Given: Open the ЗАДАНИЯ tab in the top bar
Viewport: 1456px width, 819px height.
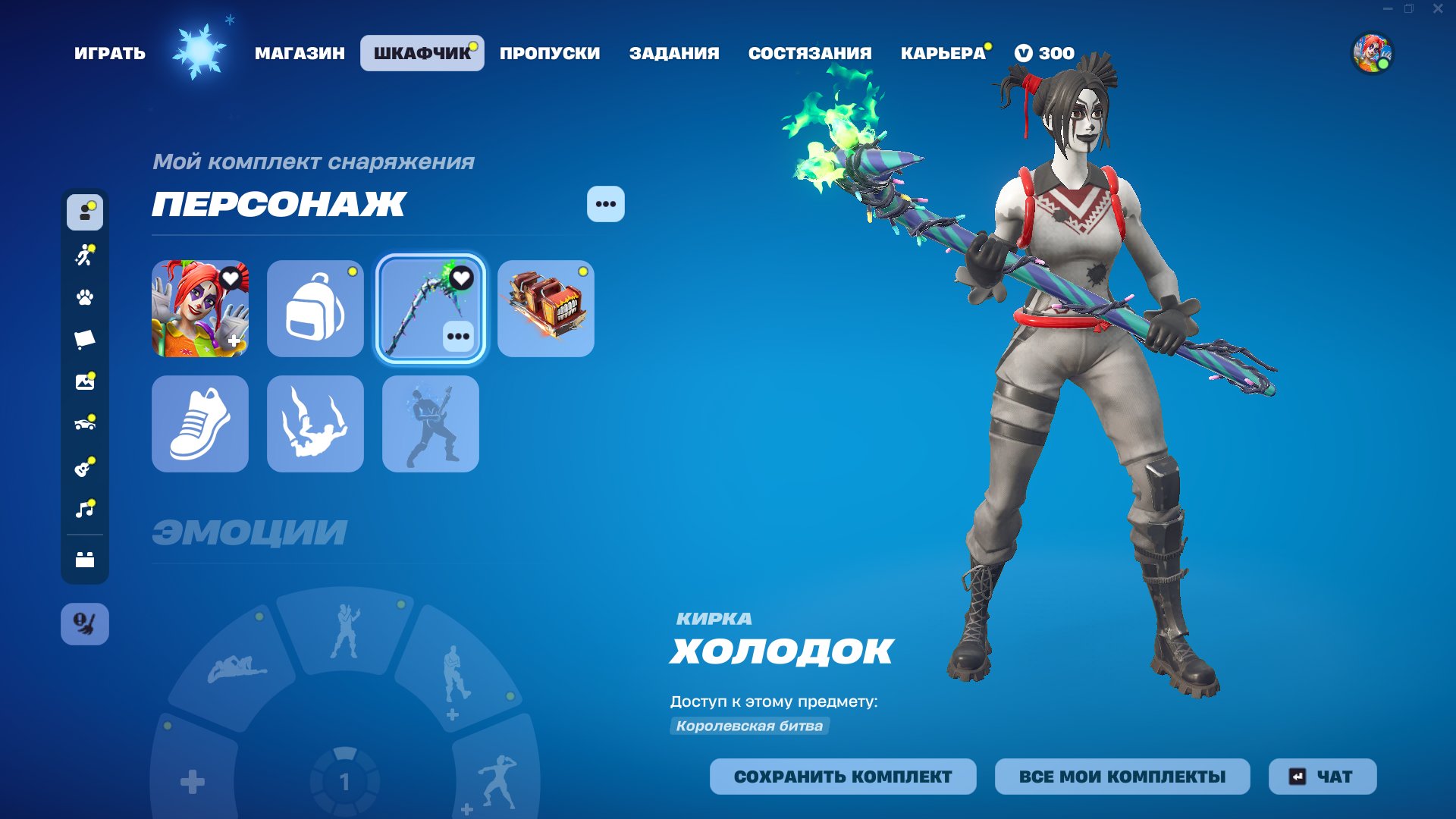Looking at the screenshot, I should (x=673, y=53).
